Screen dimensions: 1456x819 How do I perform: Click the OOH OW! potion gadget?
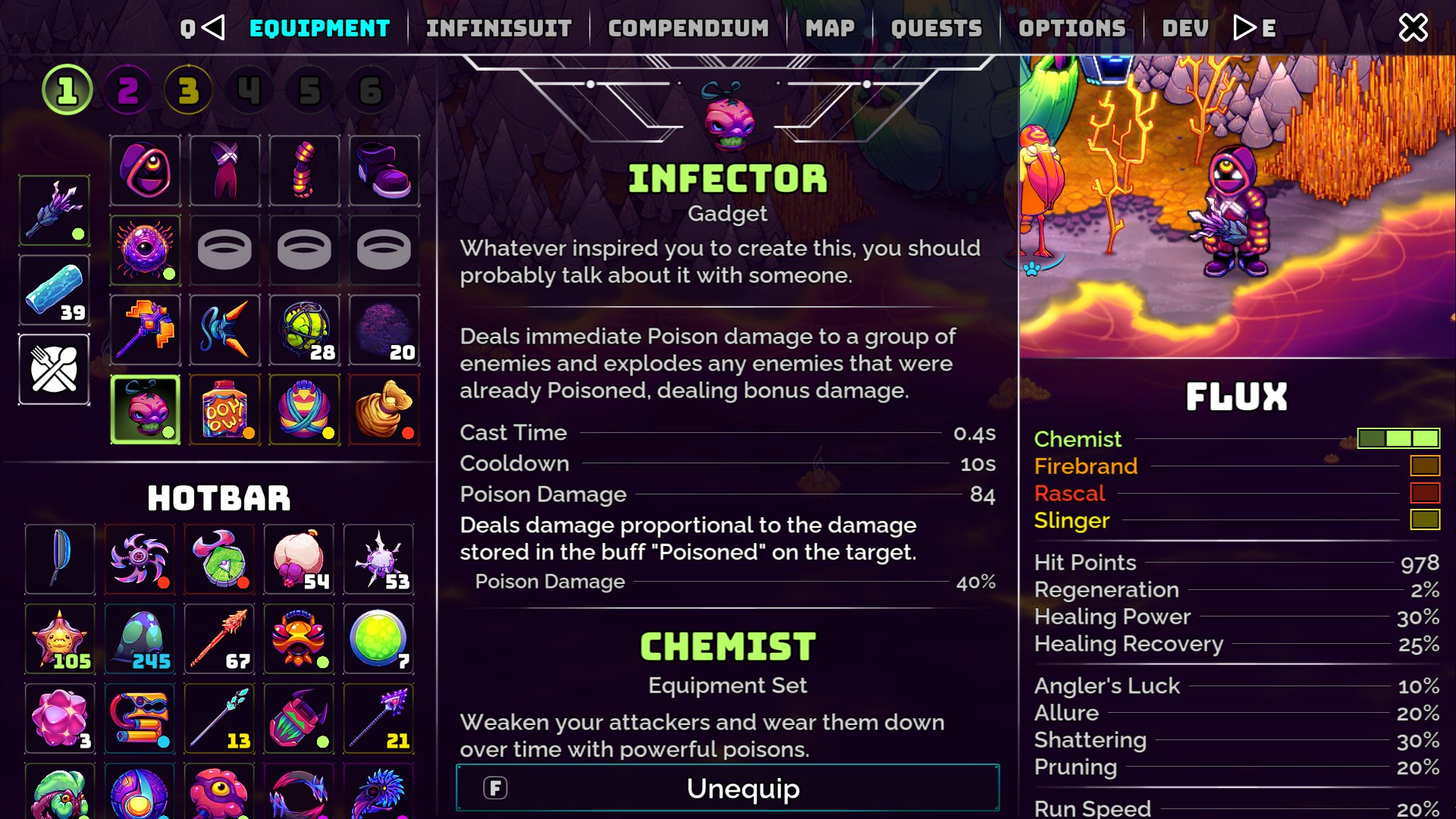tap(224, 410)
